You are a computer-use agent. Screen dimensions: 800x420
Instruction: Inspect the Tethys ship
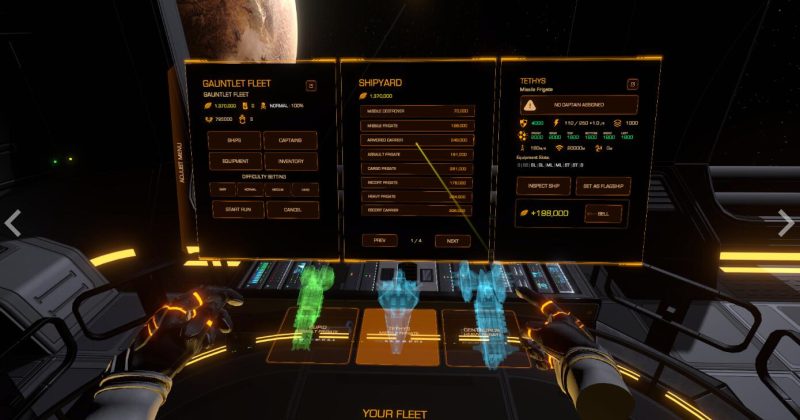[x=543, y=186]
